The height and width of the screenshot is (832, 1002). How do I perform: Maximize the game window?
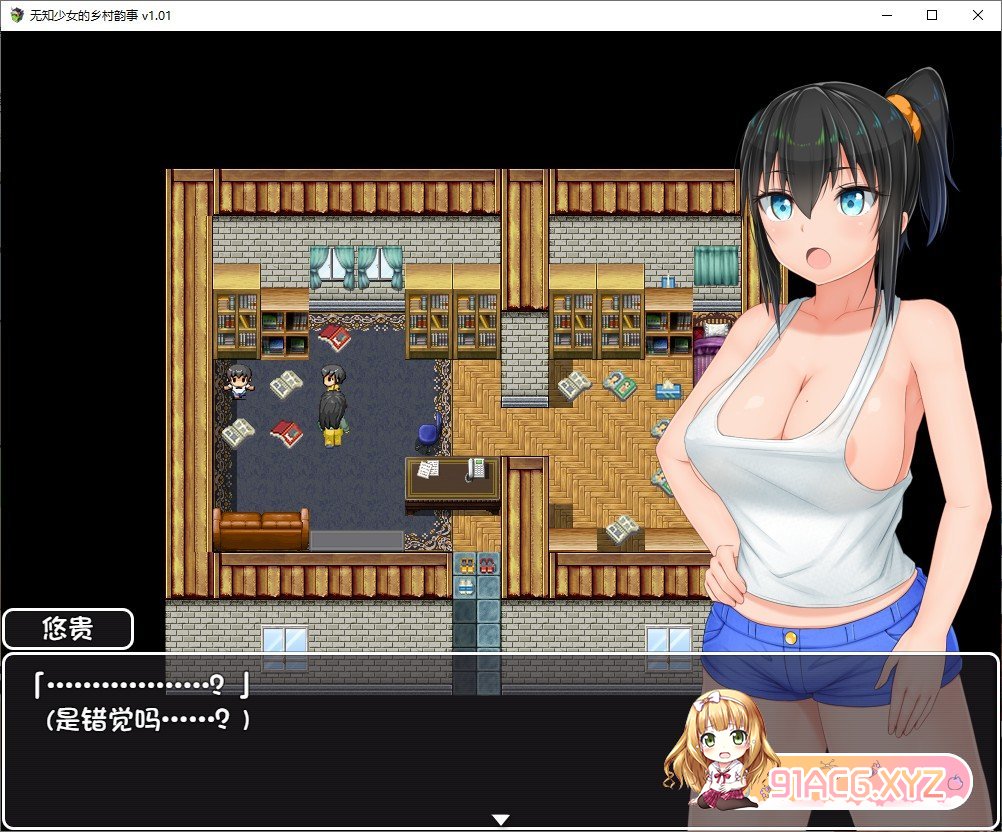931,15
